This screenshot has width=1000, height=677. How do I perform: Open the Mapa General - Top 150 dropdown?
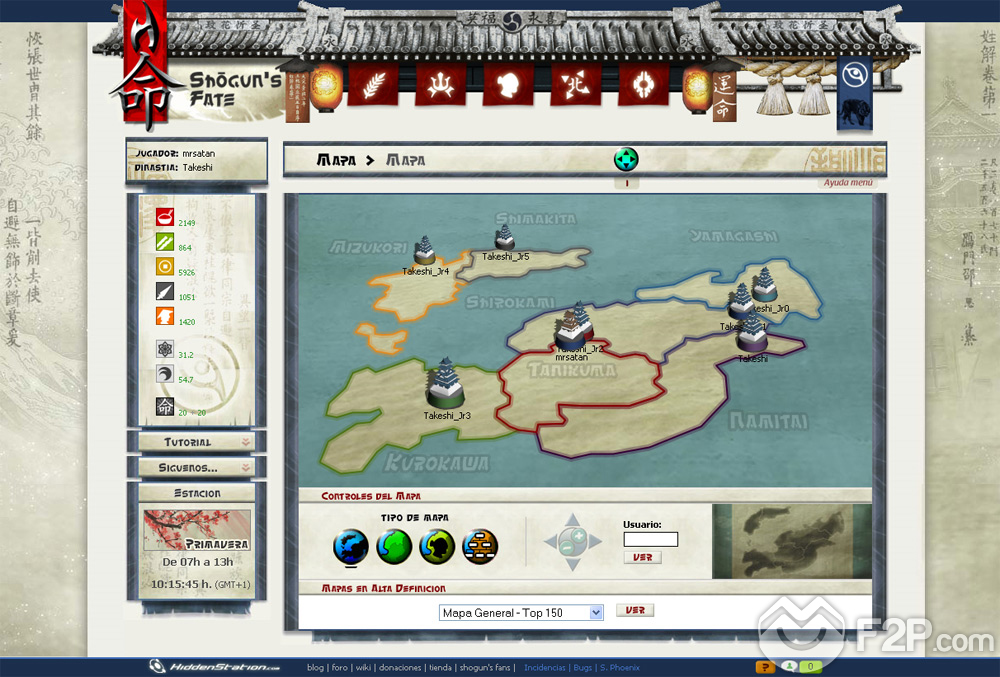click(x=521, y=612)
